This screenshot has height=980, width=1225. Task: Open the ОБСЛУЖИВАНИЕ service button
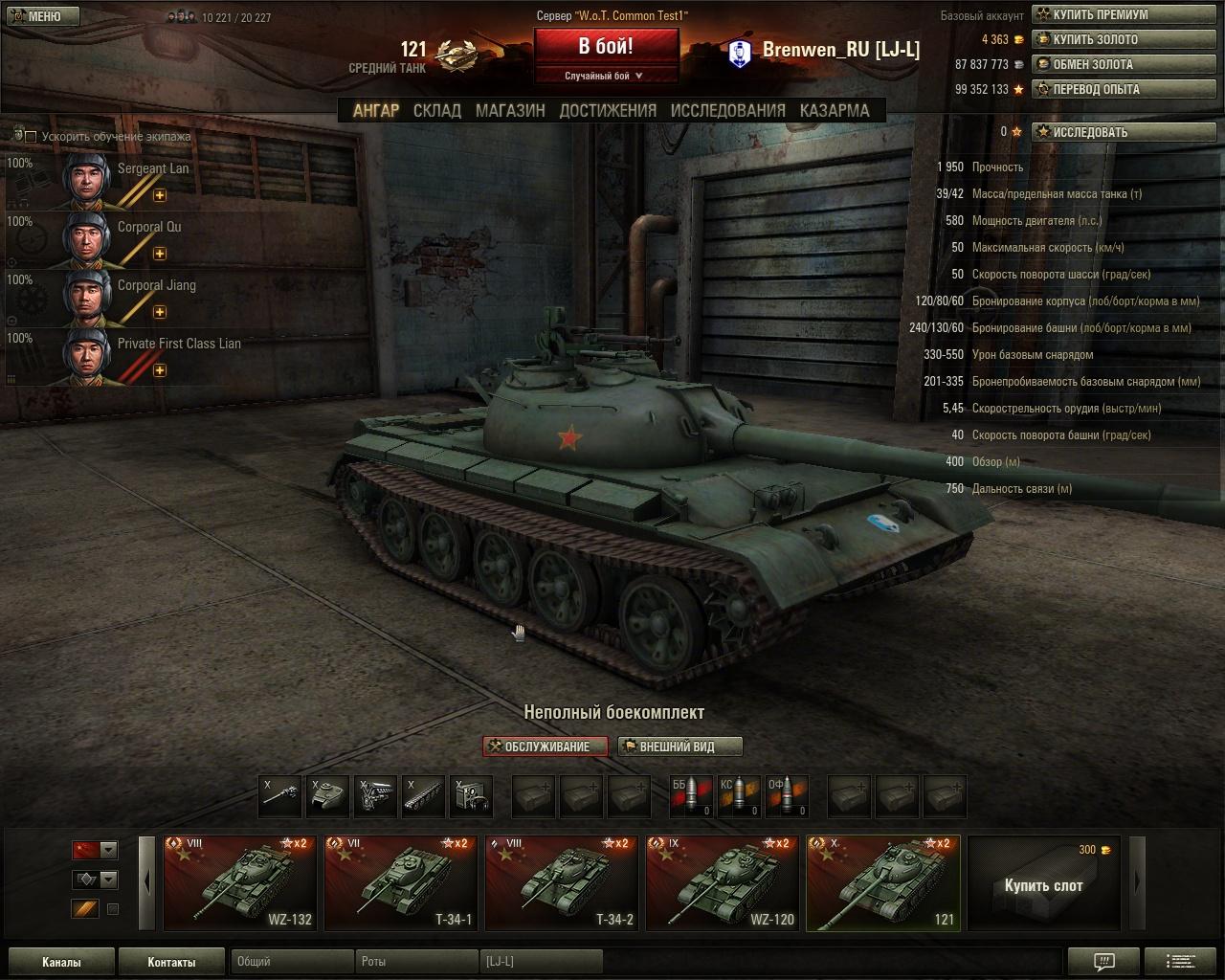pos(546,746)
